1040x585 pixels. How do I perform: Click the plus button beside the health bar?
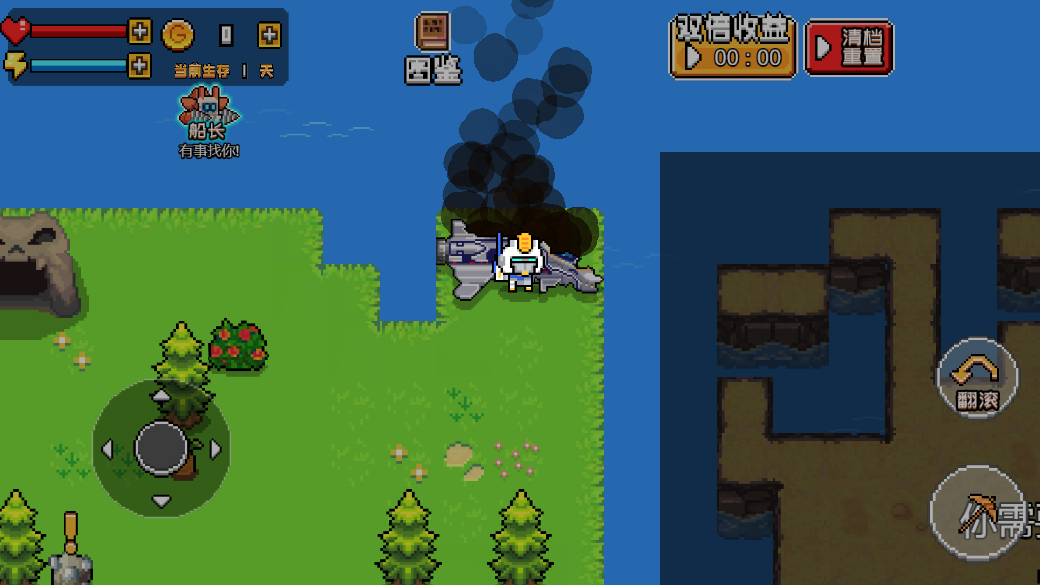point(140,32)
